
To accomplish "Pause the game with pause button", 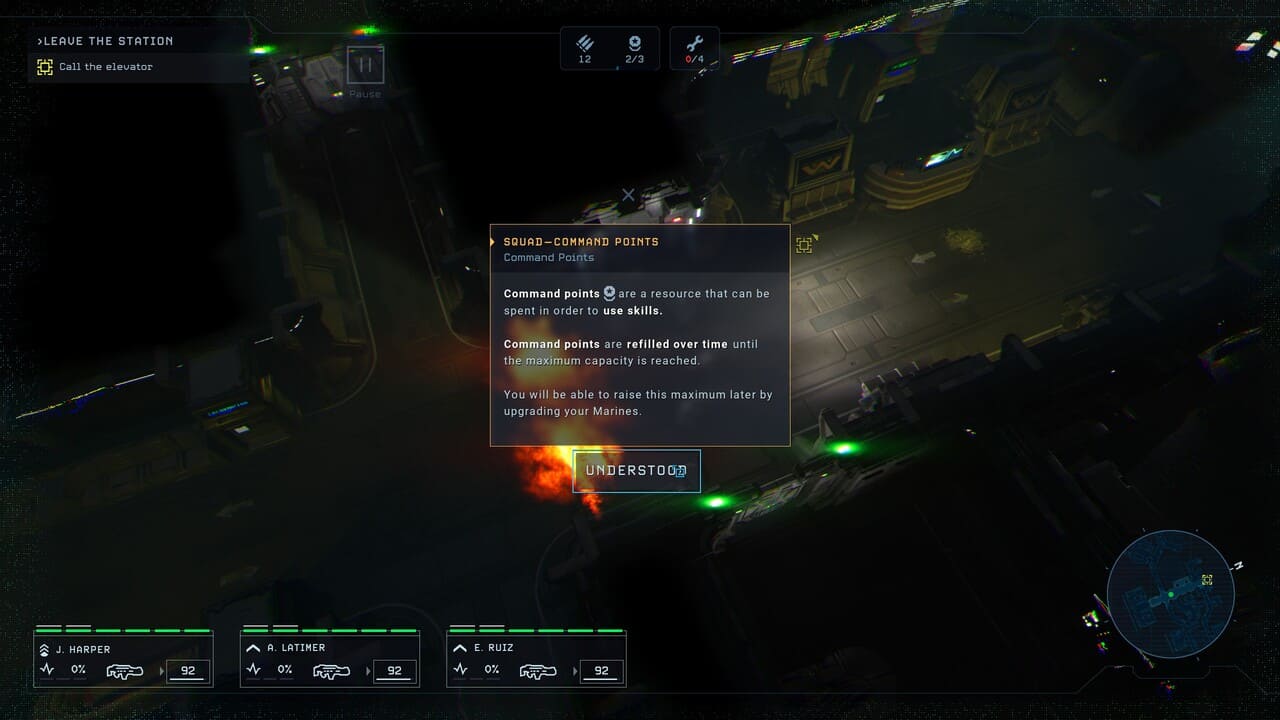I will (365, 66).
